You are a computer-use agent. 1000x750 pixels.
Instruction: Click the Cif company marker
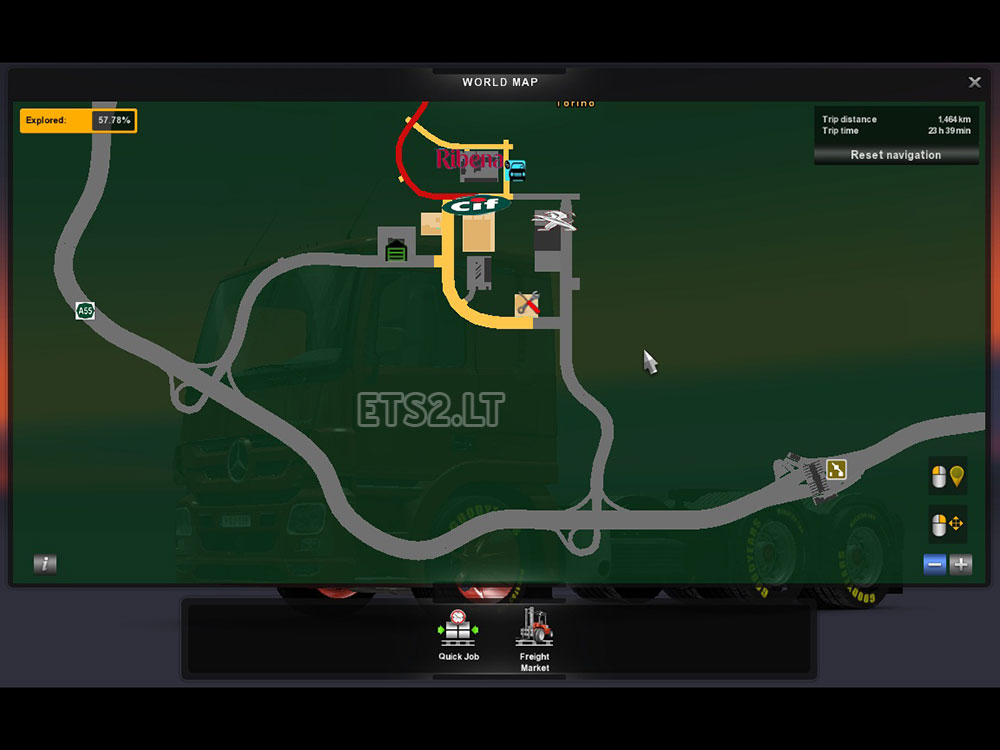click(x=477, y=206)
